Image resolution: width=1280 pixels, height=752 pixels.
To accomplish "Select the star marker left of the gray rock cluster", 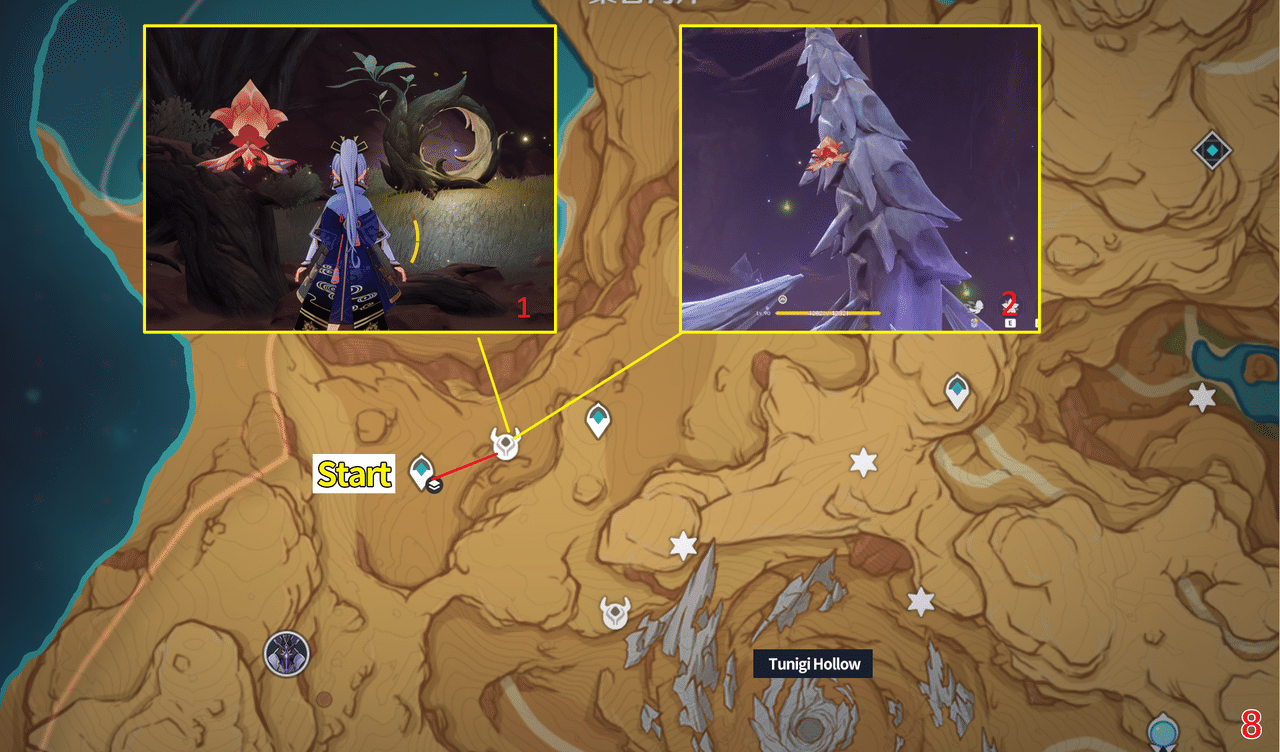I will pyautogui.click(x=683, y=546).
